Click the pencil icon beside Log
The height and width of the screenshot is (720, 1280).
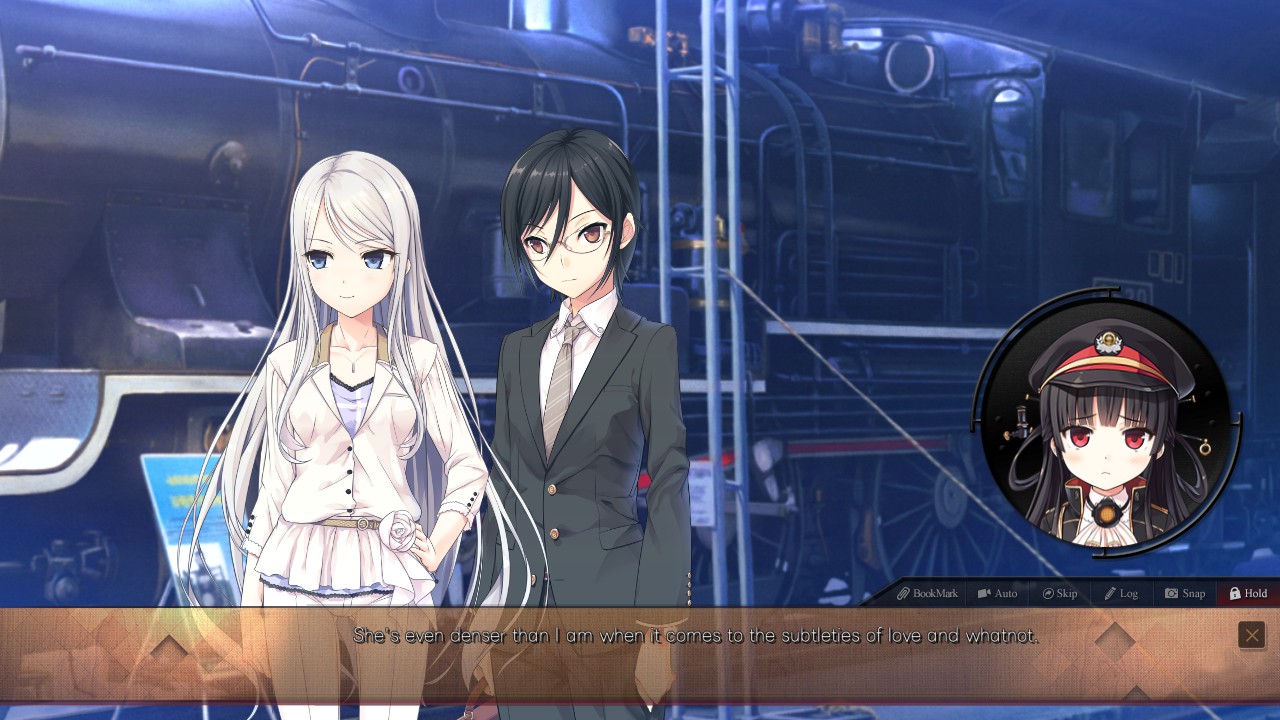(x=1109, y=593)
